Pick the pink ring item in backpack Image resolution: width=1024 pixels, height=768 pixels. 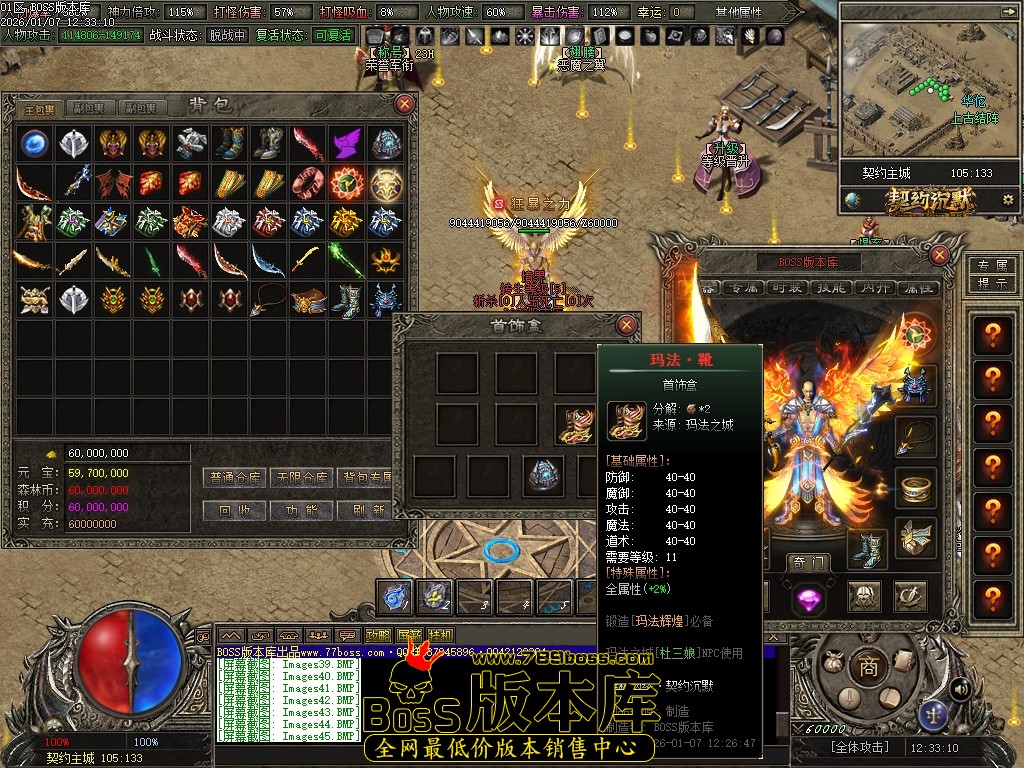tap(308, 183)
